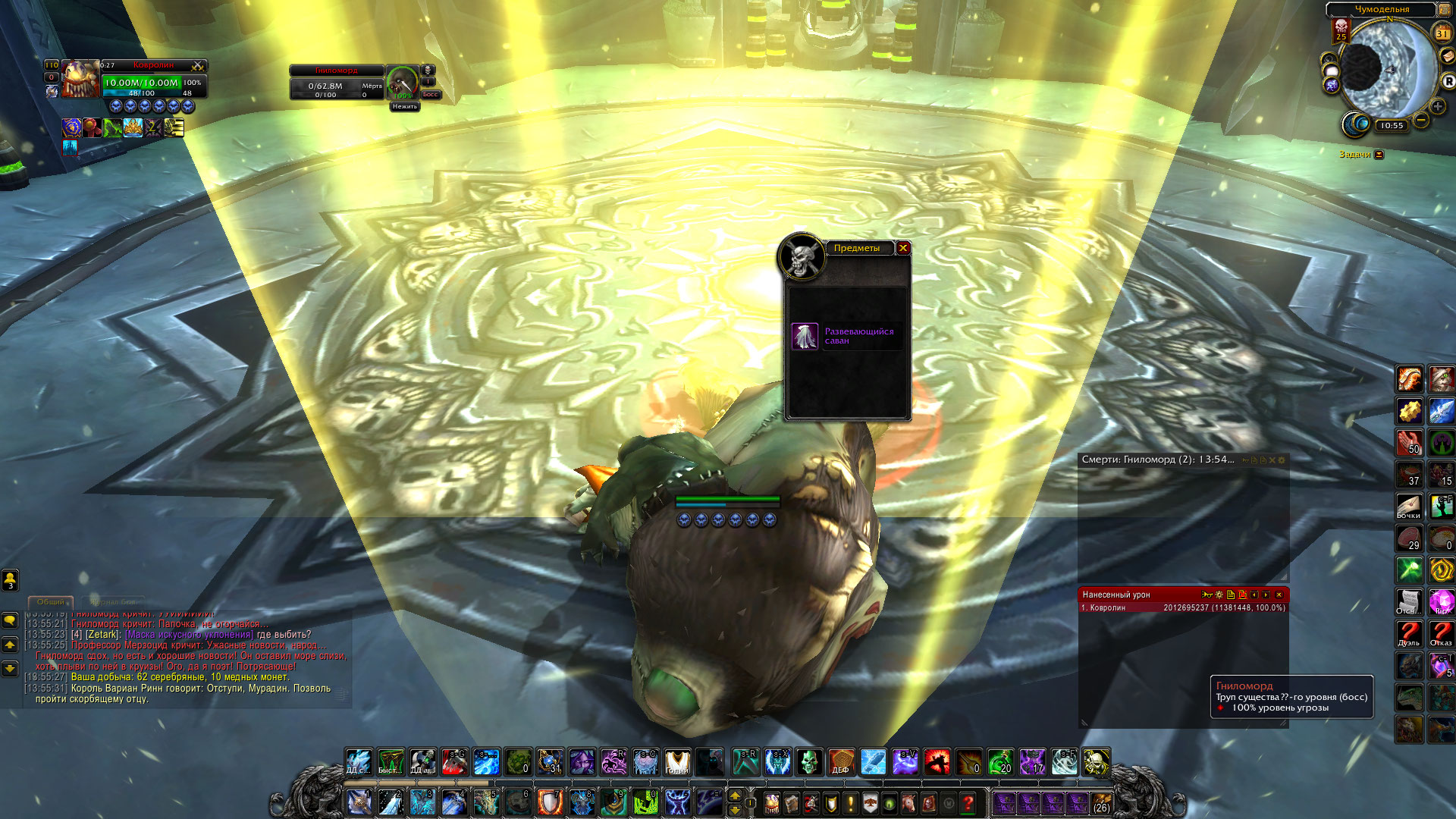Close the Нанесенный урон damage meter window
Screen dimensions: 1456x819
(x=1279, y=595)
